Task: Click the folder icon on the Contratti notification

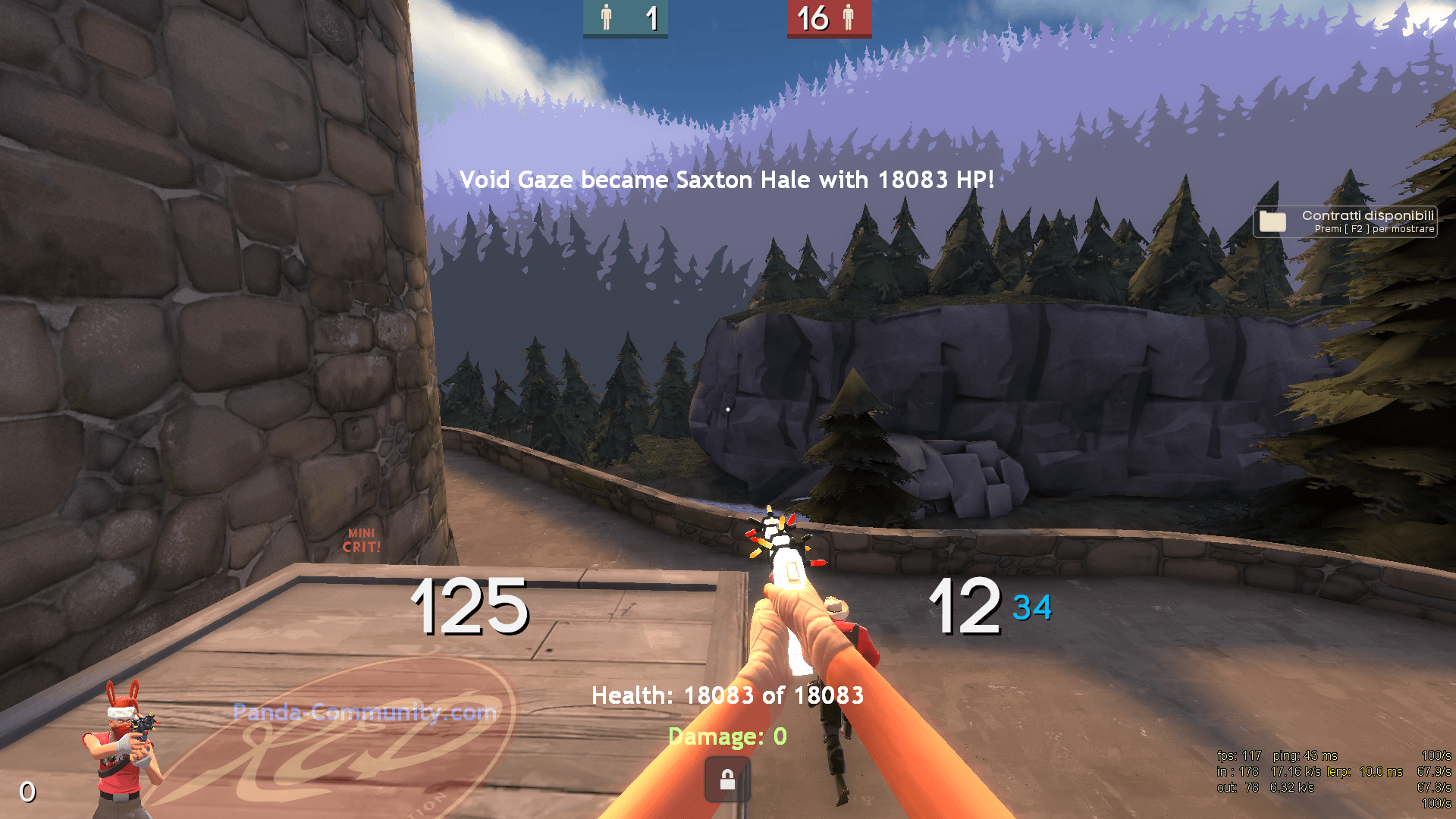Action: pyautogui.click(x=1273, y=221)
